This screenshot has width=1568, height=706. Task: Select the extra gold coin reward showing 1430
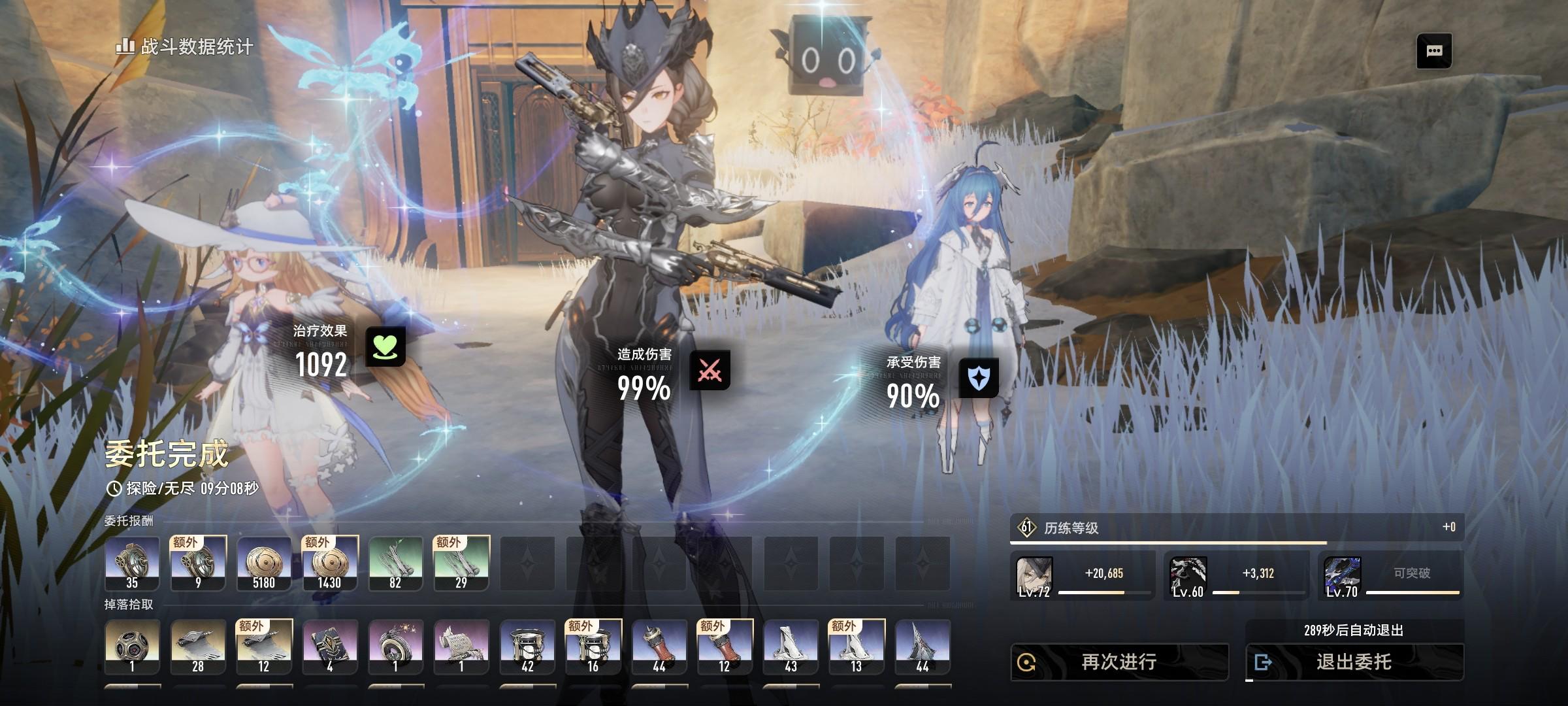point(330,563)
